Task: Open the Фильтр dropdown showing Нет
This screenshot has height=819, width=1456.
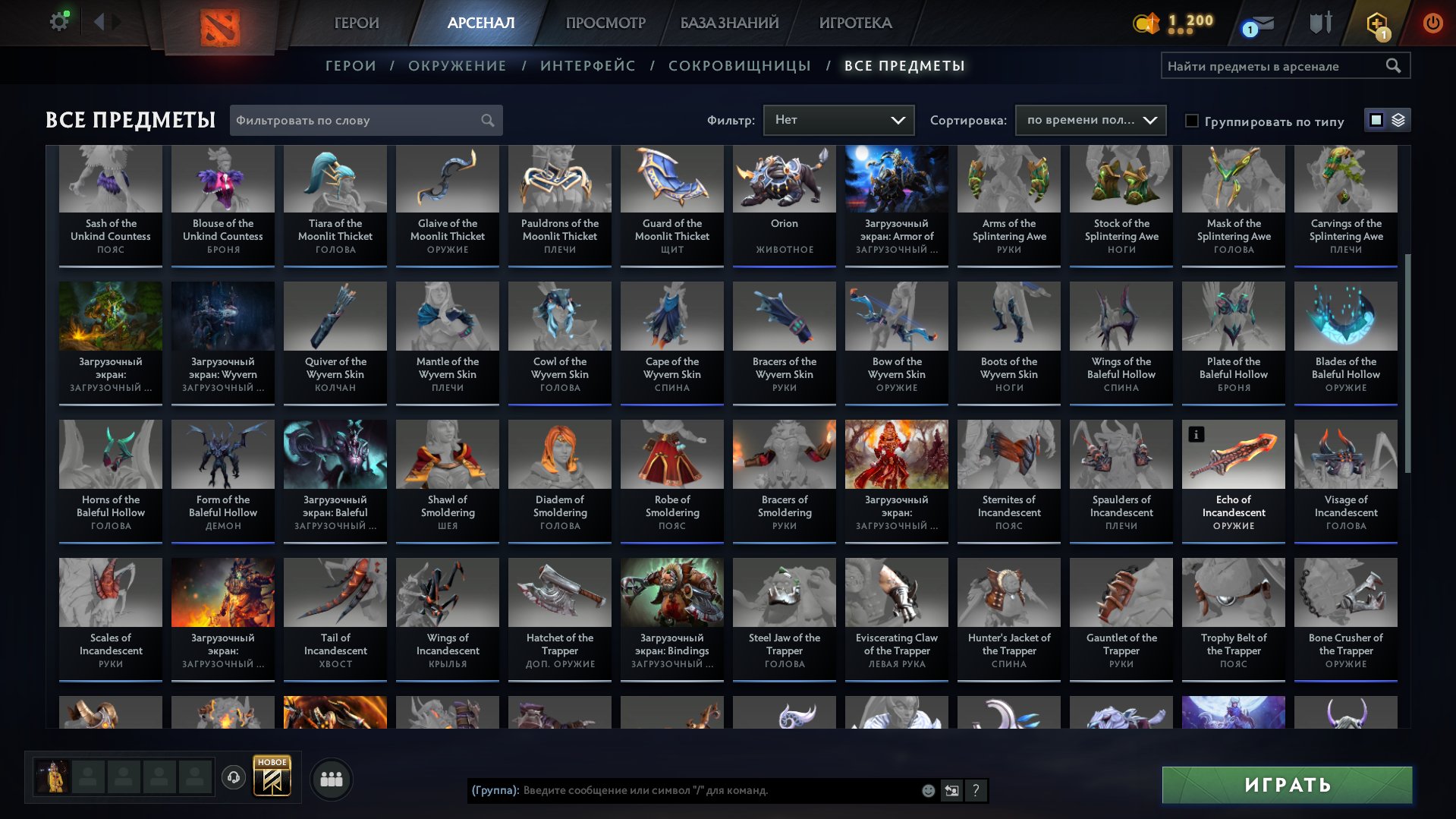Action: click(x=838, y=119)
